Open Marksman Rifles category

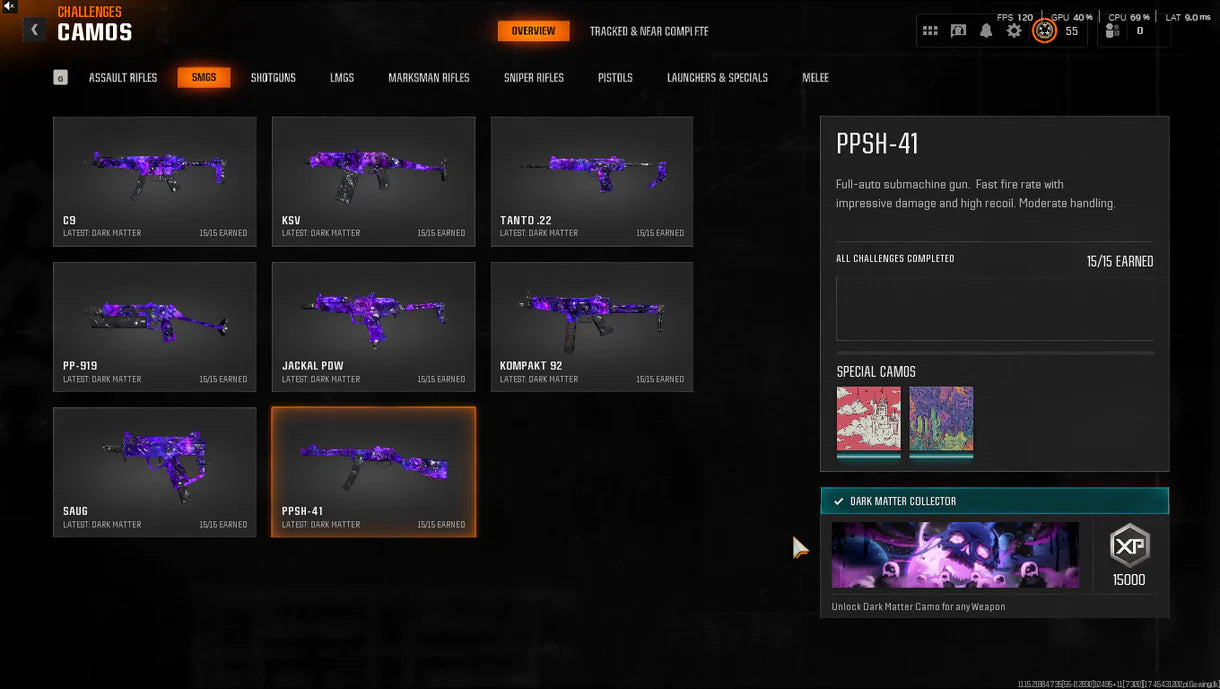(428, 77)
